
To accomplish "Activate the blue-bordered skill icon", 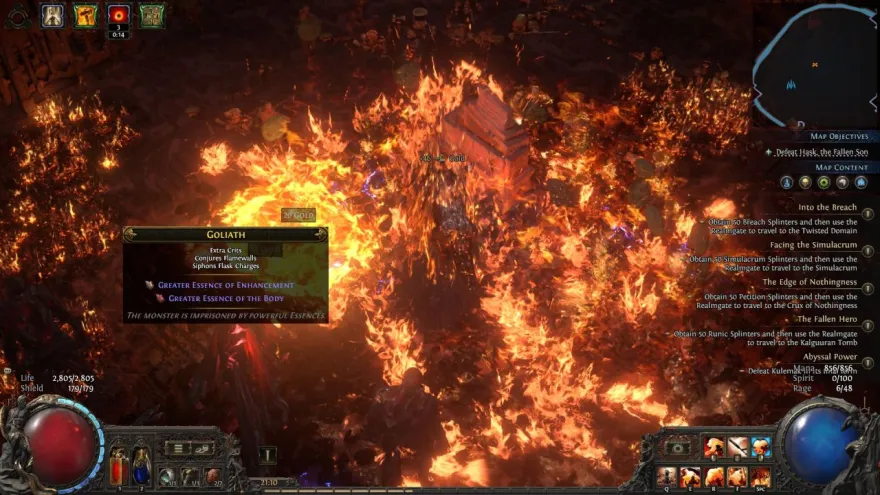I will click(761, 447).
